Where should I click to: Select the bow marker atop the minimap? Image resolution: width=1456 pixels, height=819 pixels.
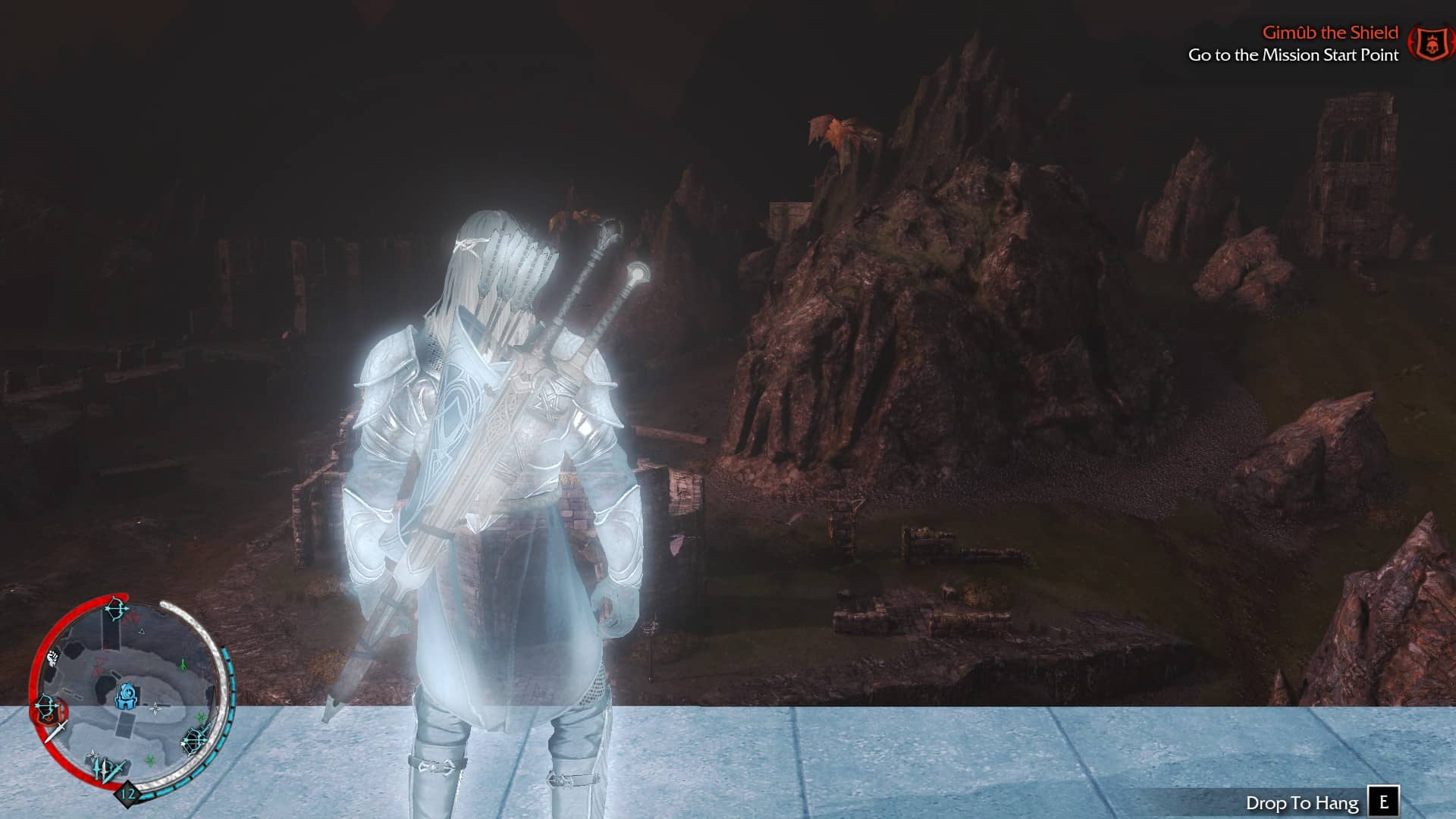[x=116, y=609]
